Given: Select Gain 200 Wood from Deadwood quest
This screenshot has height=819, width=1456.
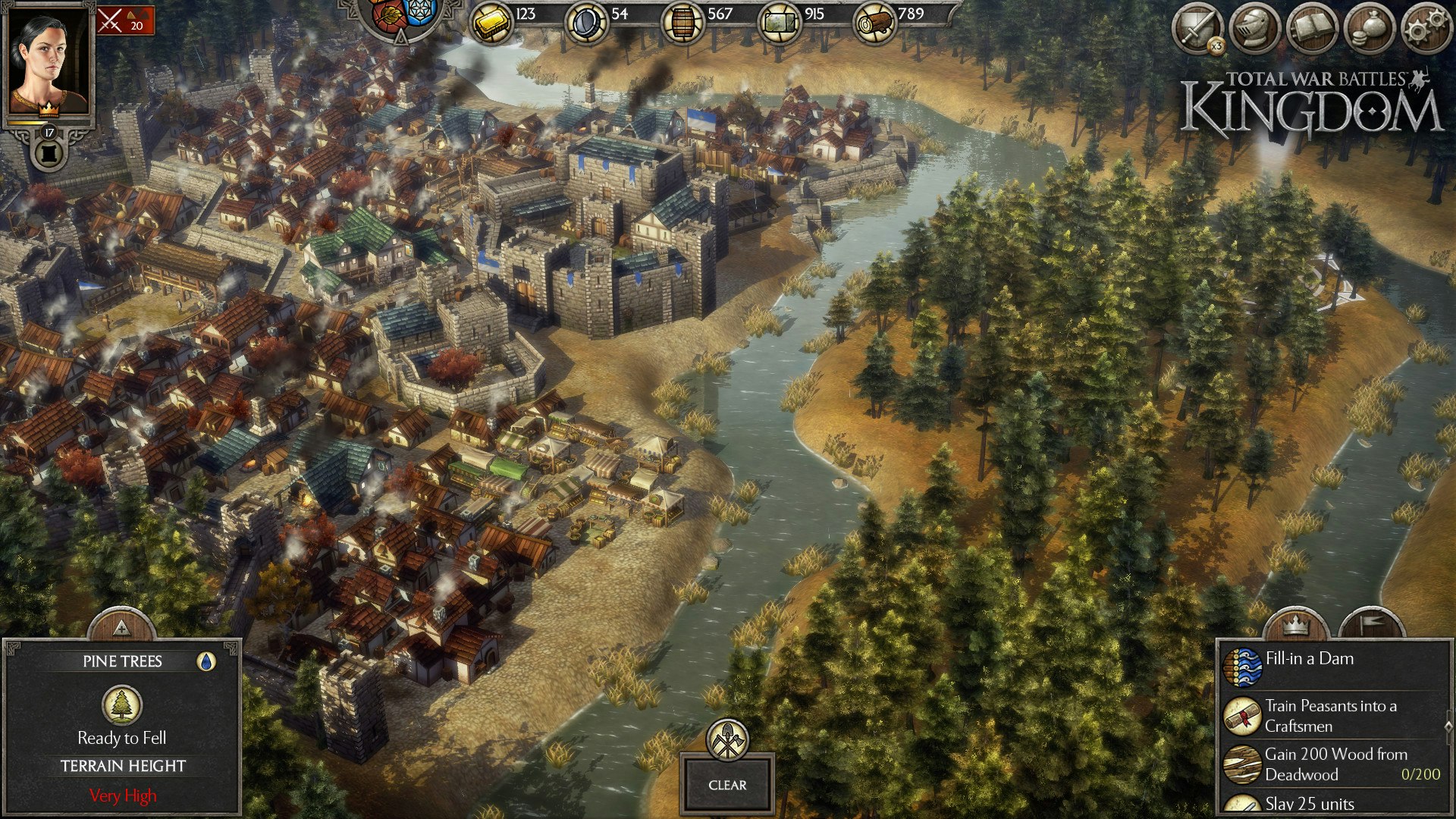Looking at the screenshot, I should coord(1335,764).
